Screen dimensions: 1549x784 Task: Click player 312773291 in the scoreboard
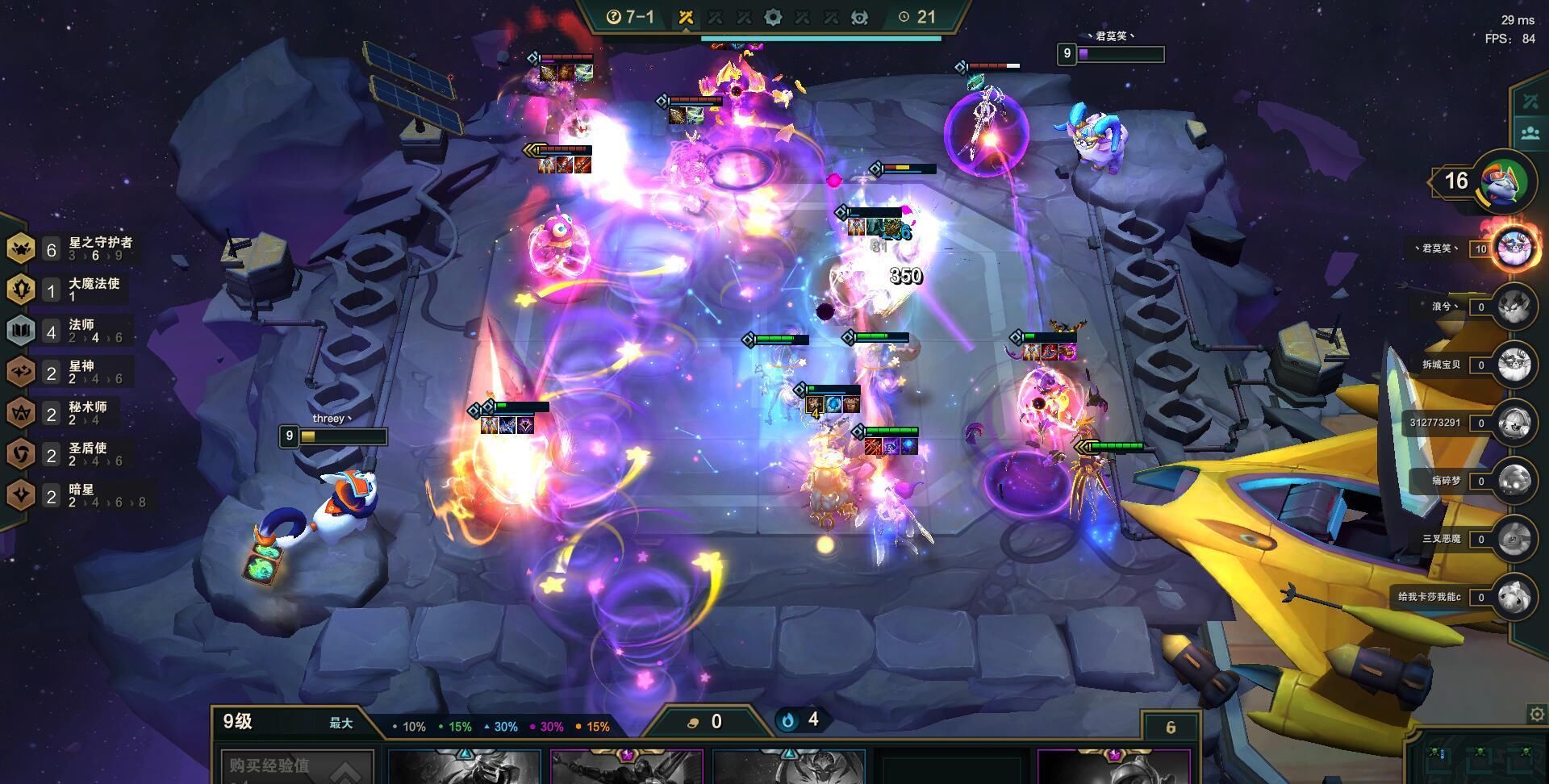1515,423
